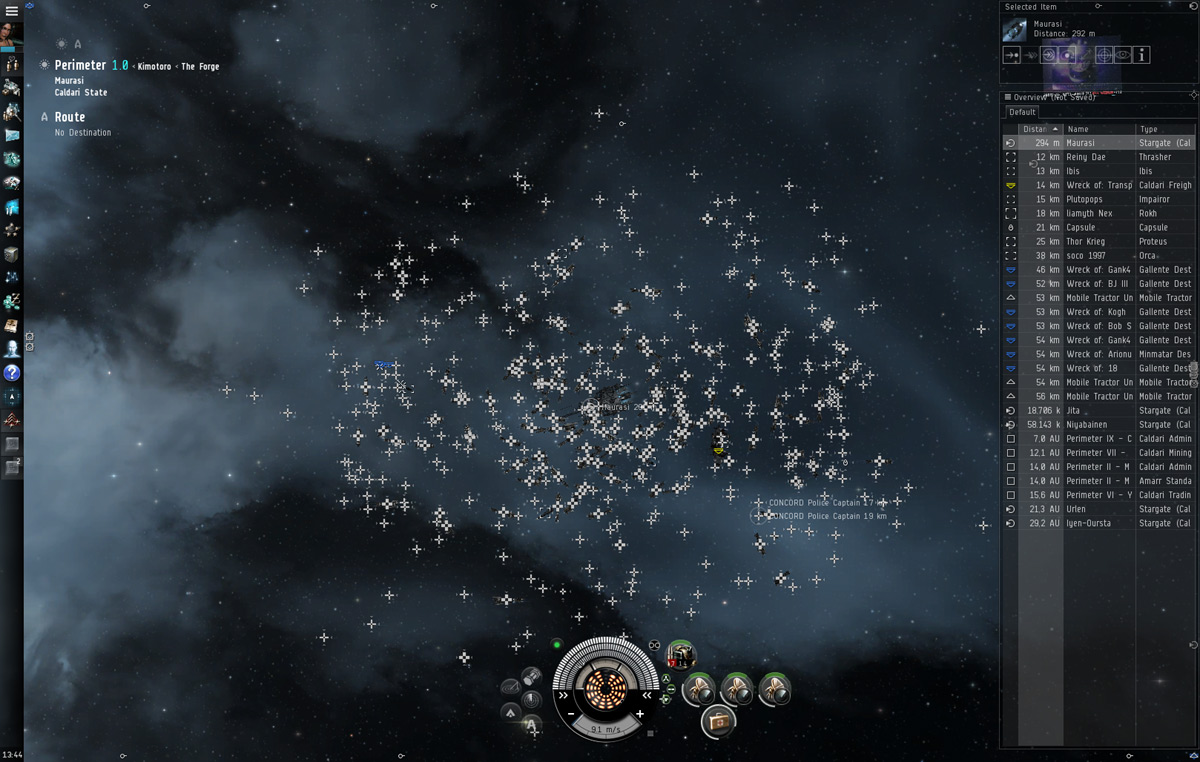Open the blue question mark help

pyautogui.click(x=12, y=372)
